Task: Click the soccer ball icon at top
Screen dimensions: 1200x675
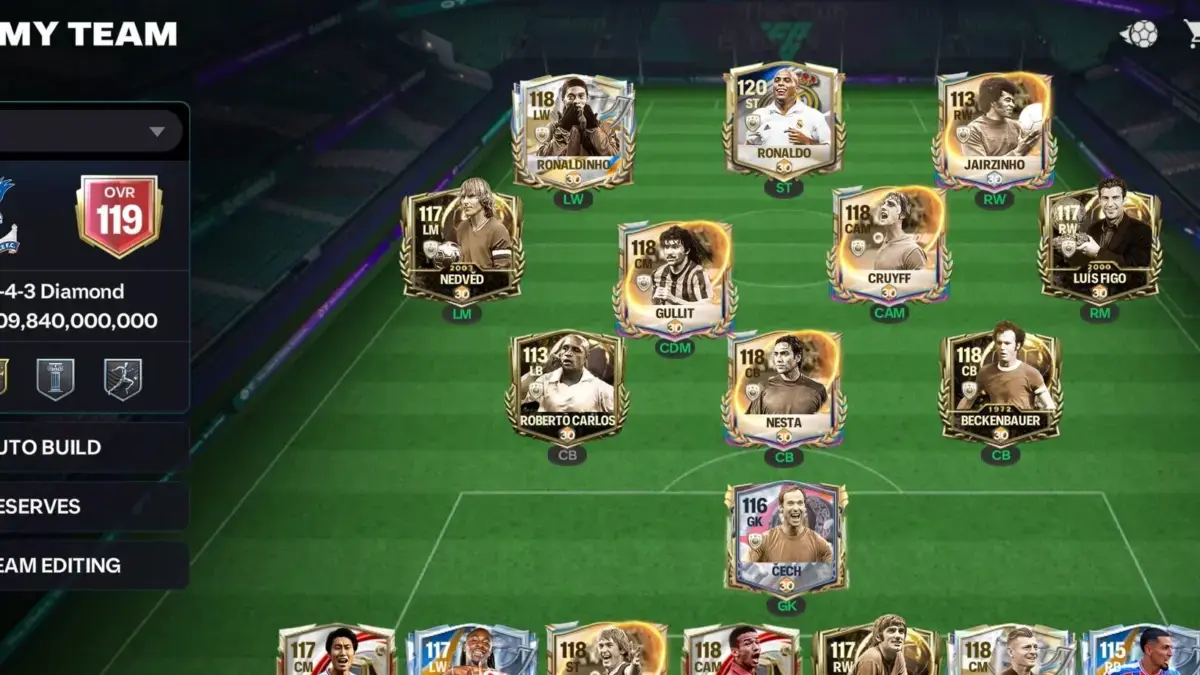Action: [1139, 34]
